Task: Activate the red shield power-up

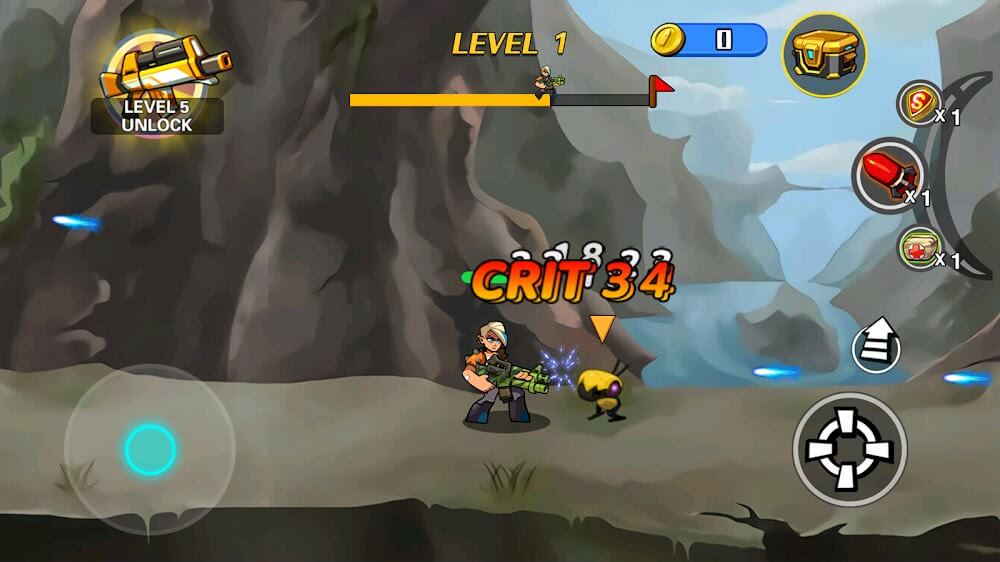Action: pyautogui.click(x=919, y=104)
